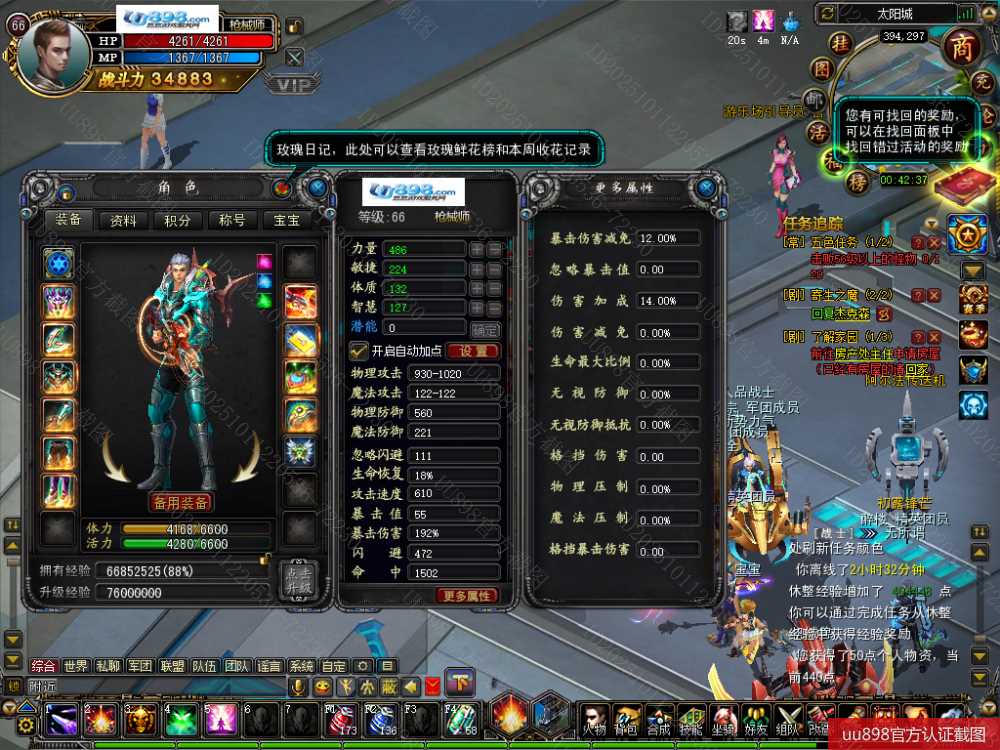The image size is (1000, 750).
Task: Open the 榜 ranking button
Action: click(857, 183)
